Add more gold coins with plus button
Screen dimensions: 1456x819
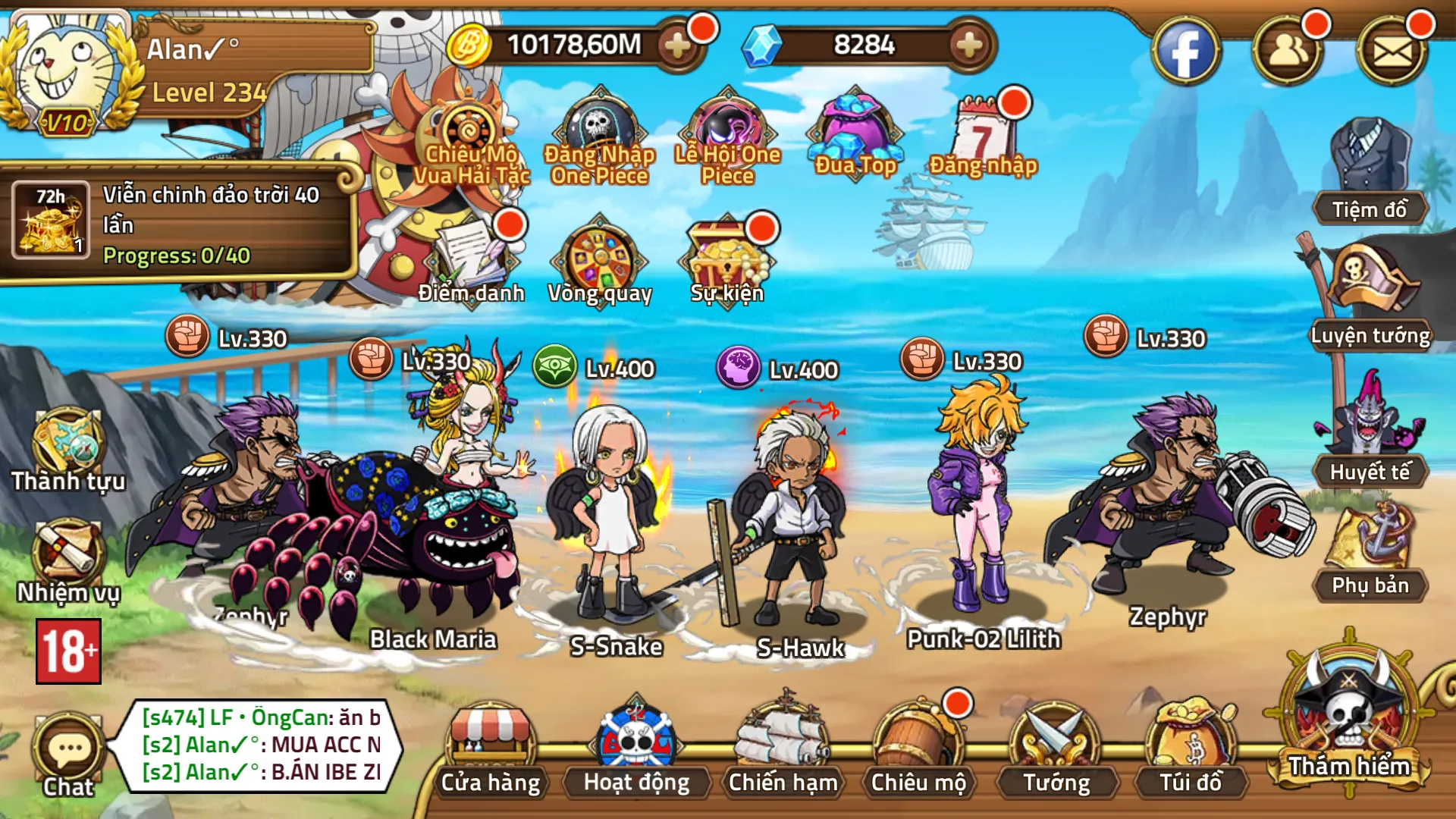pos(676,46)
